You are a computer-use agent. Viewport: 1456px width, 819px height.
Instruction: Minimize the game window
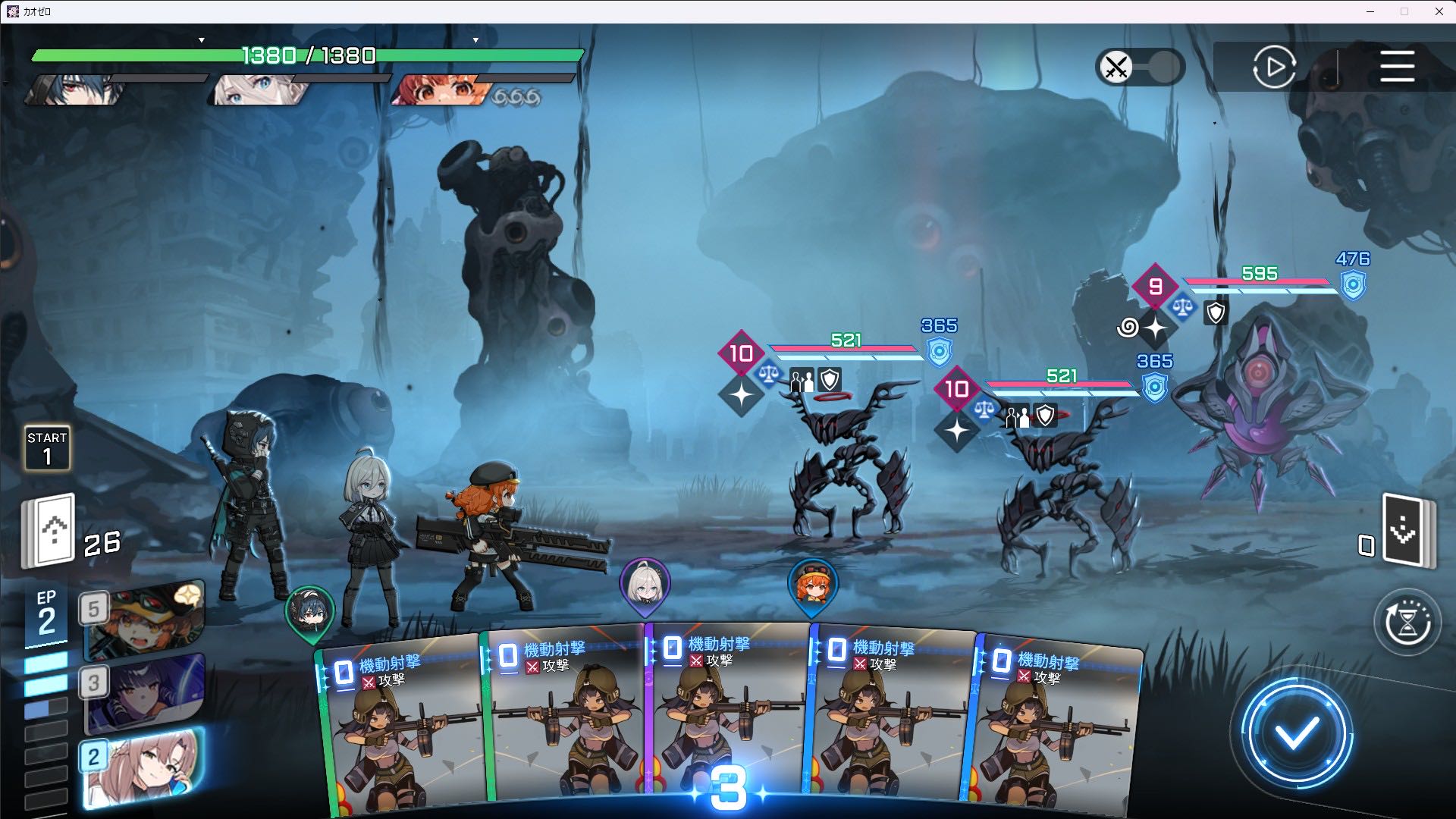(1370, 11)
